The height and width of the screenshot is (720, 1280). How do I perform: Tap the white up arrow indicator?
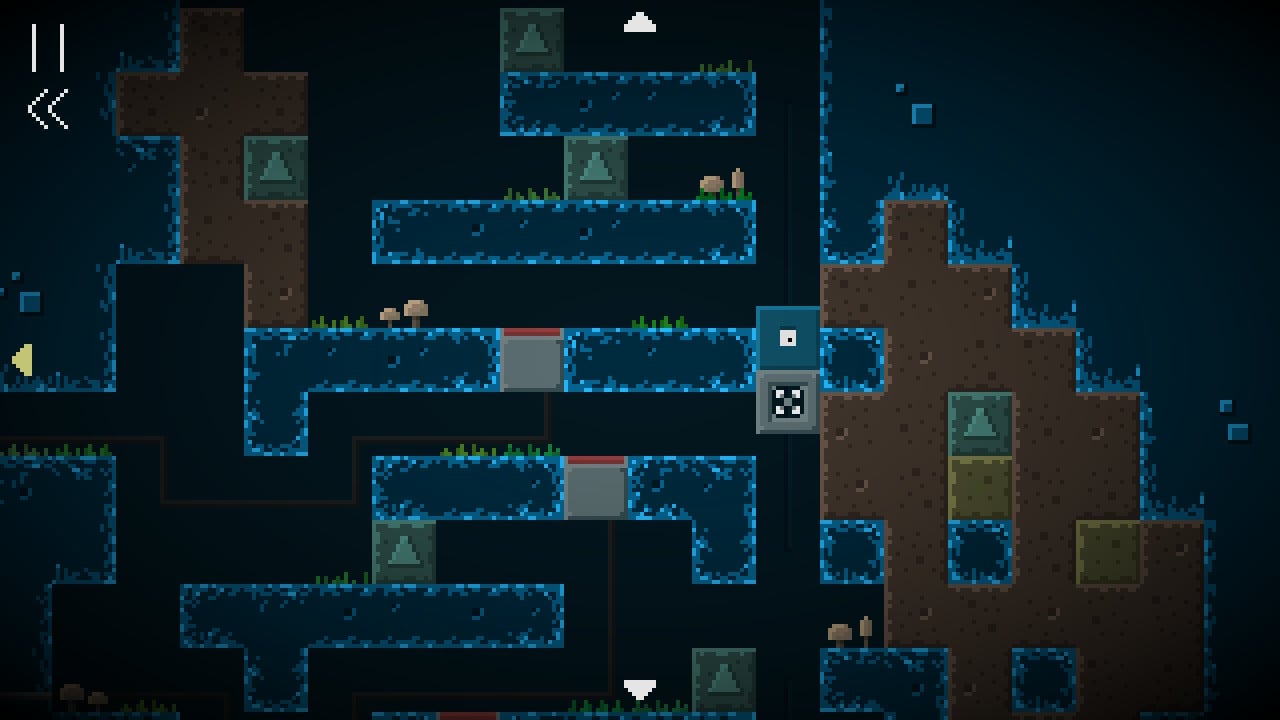click(639, 22)
